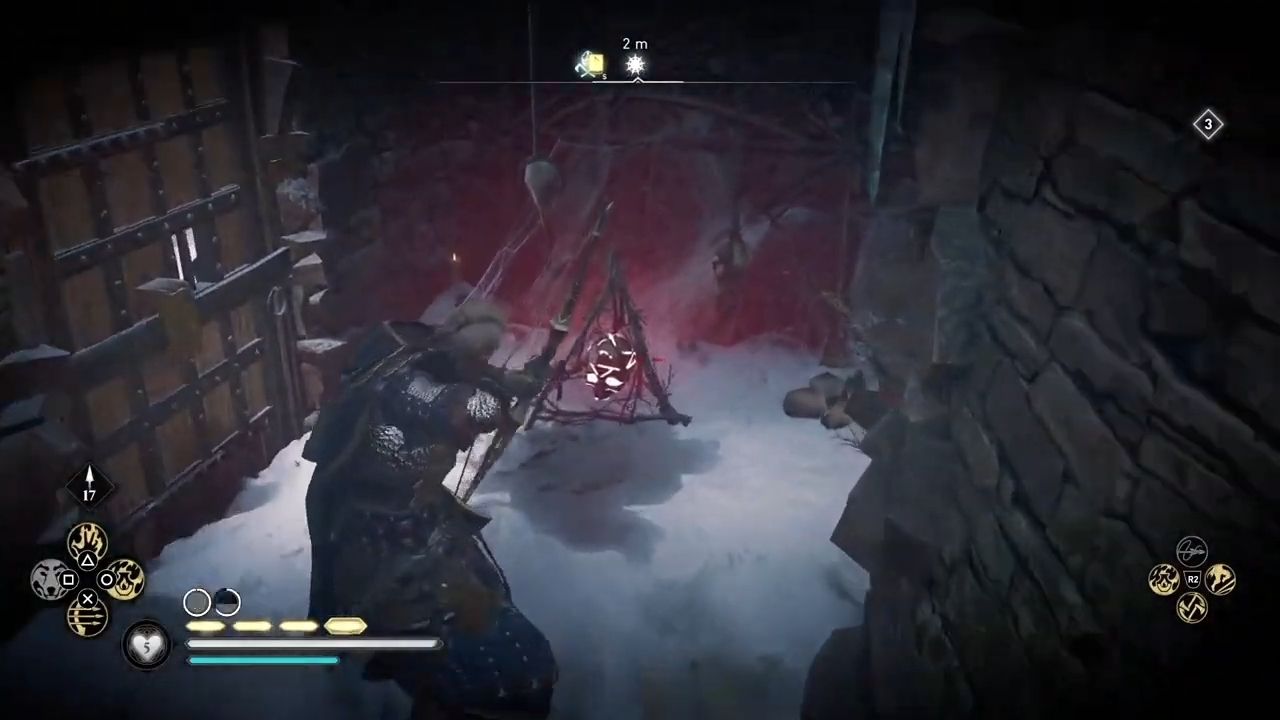Select the axe-throw ability below R2
1280x720 pixels.
pyautogui.click(x=1192, y=607)
